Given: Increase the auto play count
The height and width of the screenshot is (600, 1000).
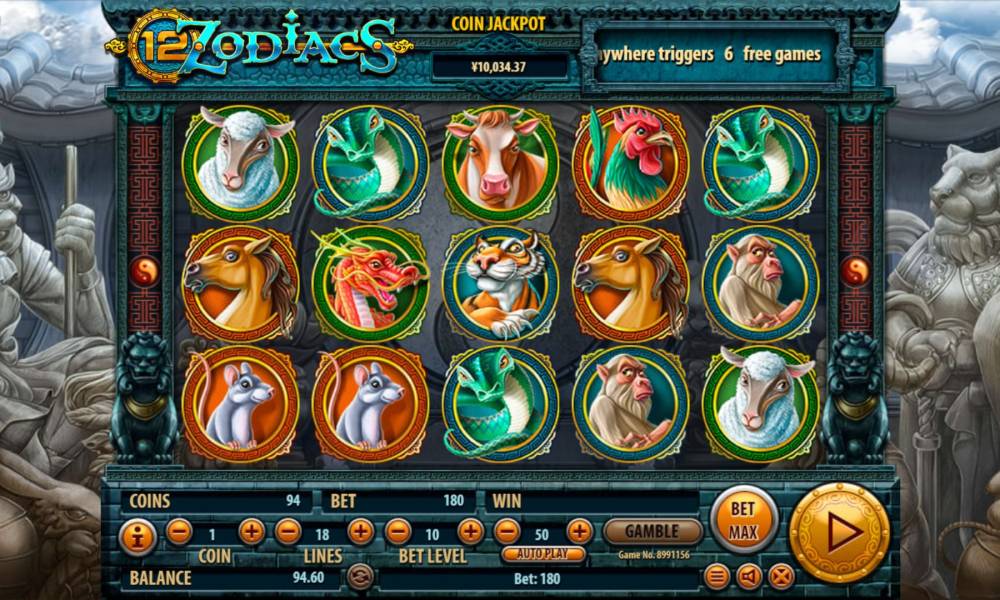Looking at the screenshot, I should coord(580,532).
